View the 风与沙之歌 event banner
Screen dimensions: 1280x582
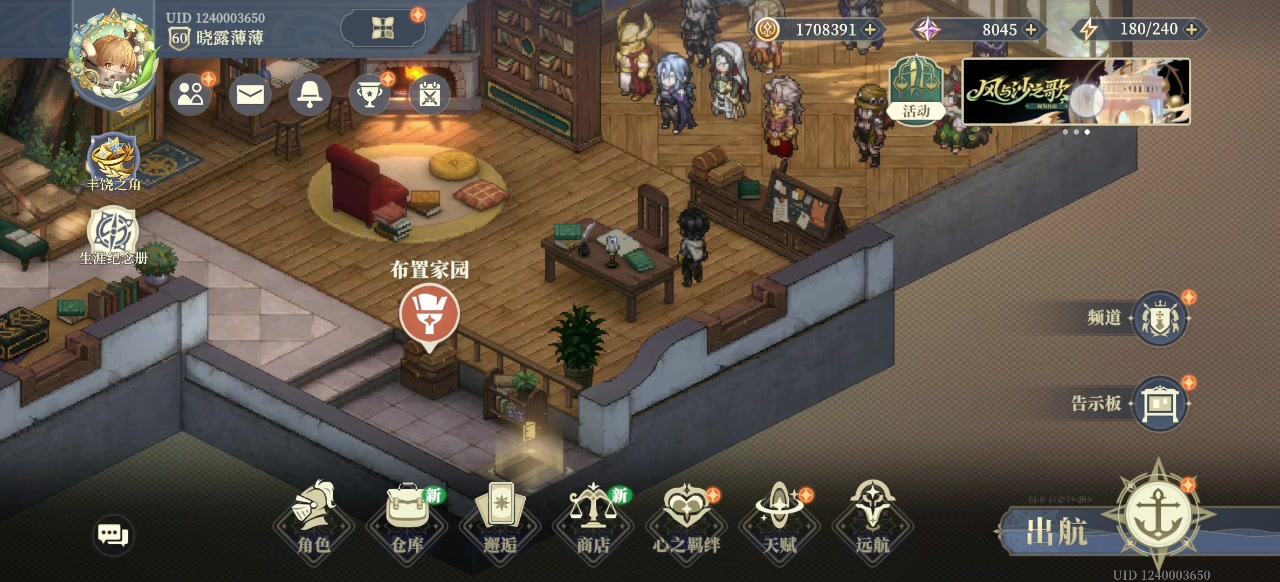[x=1076, y=91]
